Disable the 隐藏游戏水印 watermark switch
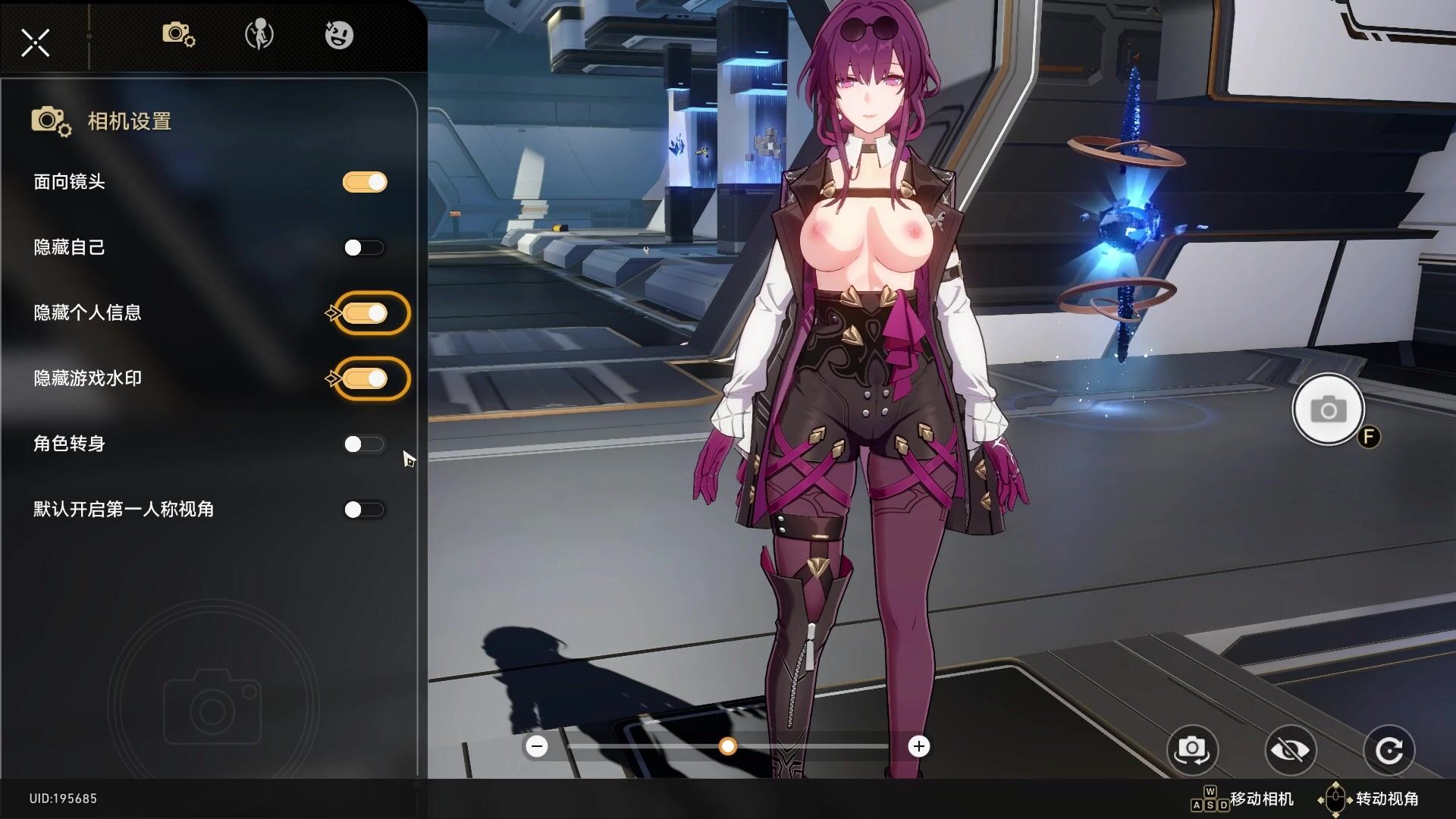This screenshot has height=819, width=1456. coord(365,378)
